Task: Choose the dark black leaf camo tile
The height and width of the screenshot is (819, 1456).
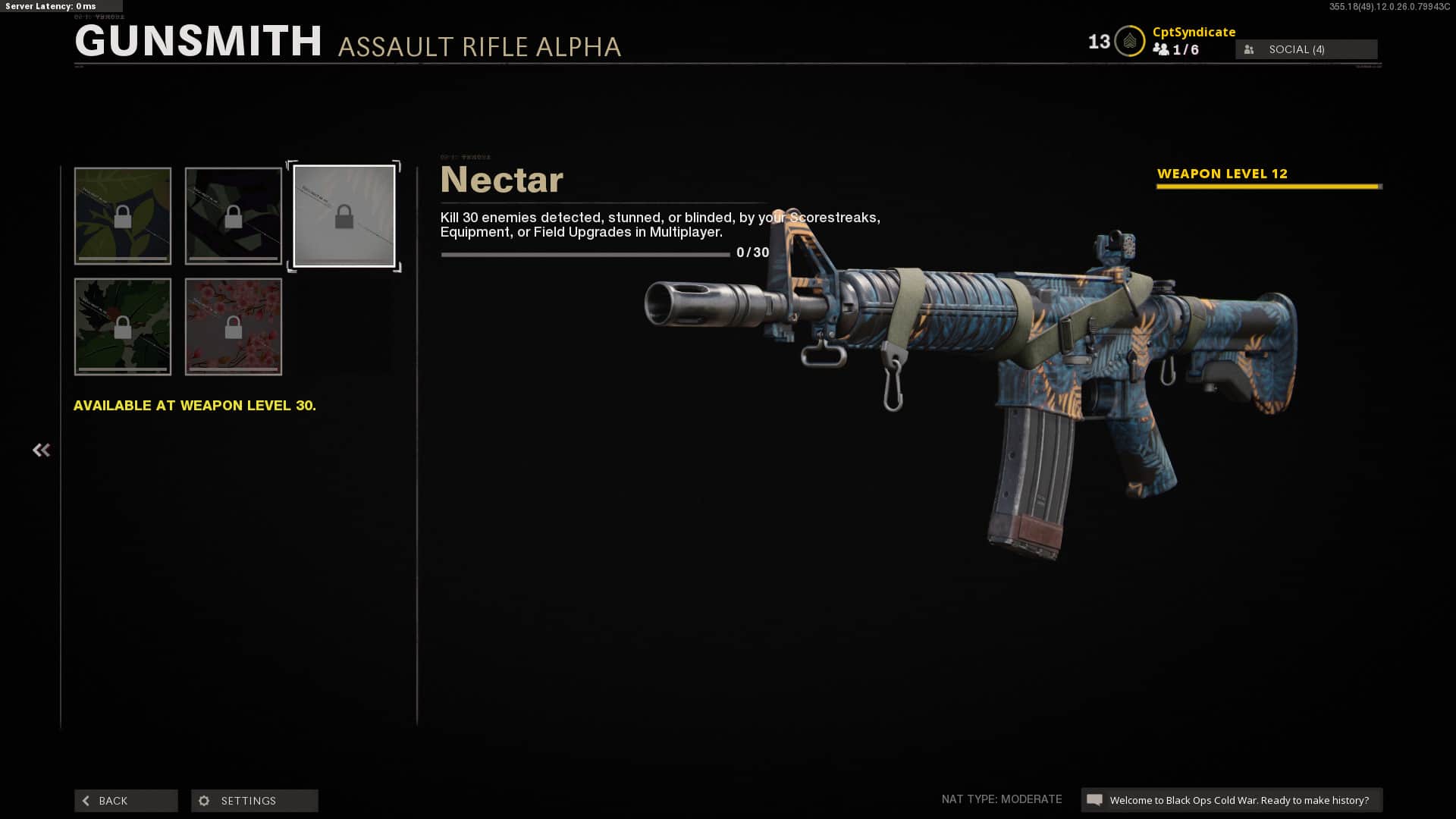Action: click(x=234, y=216)
